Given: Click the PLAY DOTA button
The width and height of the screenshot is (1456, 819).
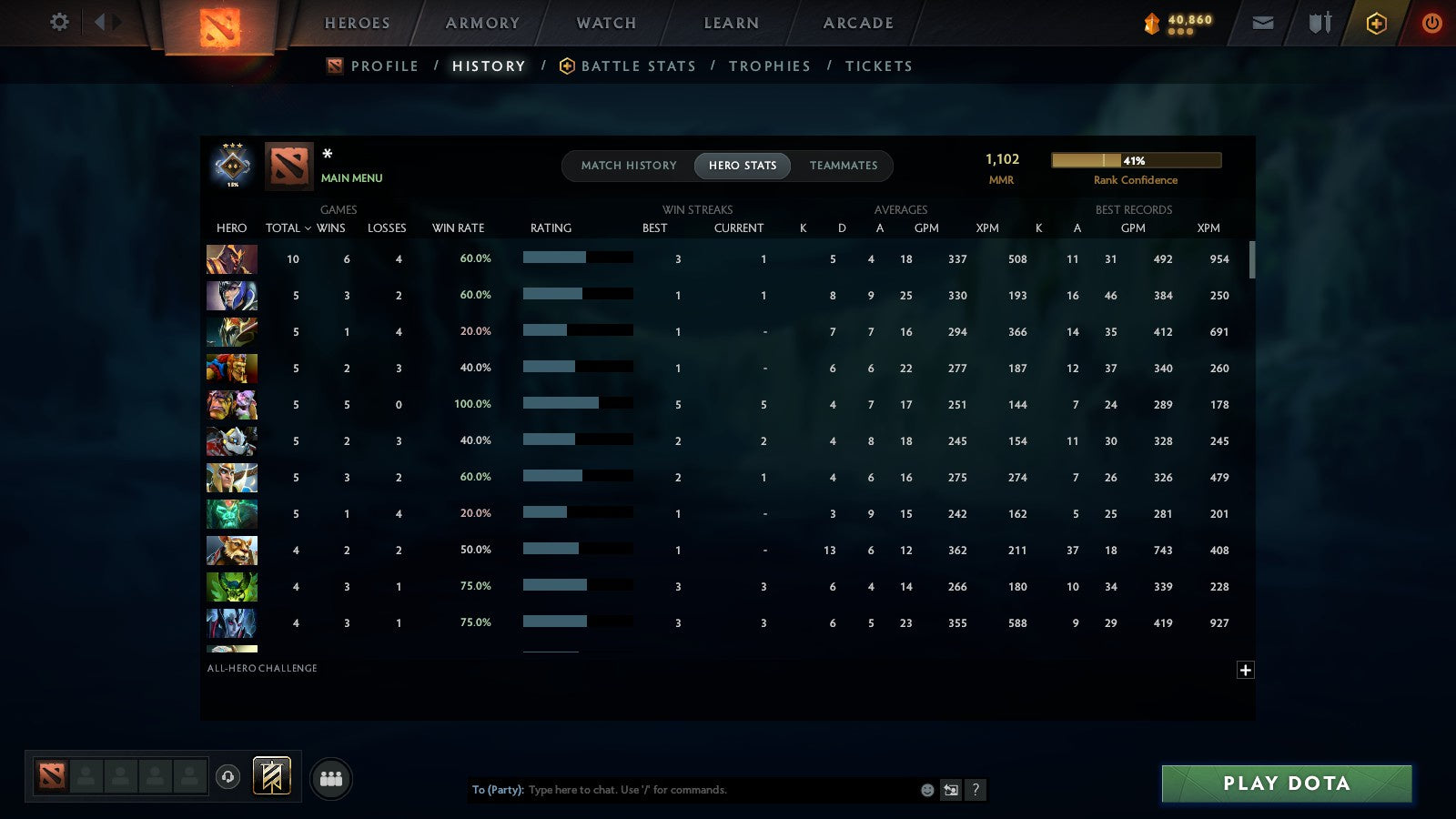Looking at the screenshot, I should 1285,784.
